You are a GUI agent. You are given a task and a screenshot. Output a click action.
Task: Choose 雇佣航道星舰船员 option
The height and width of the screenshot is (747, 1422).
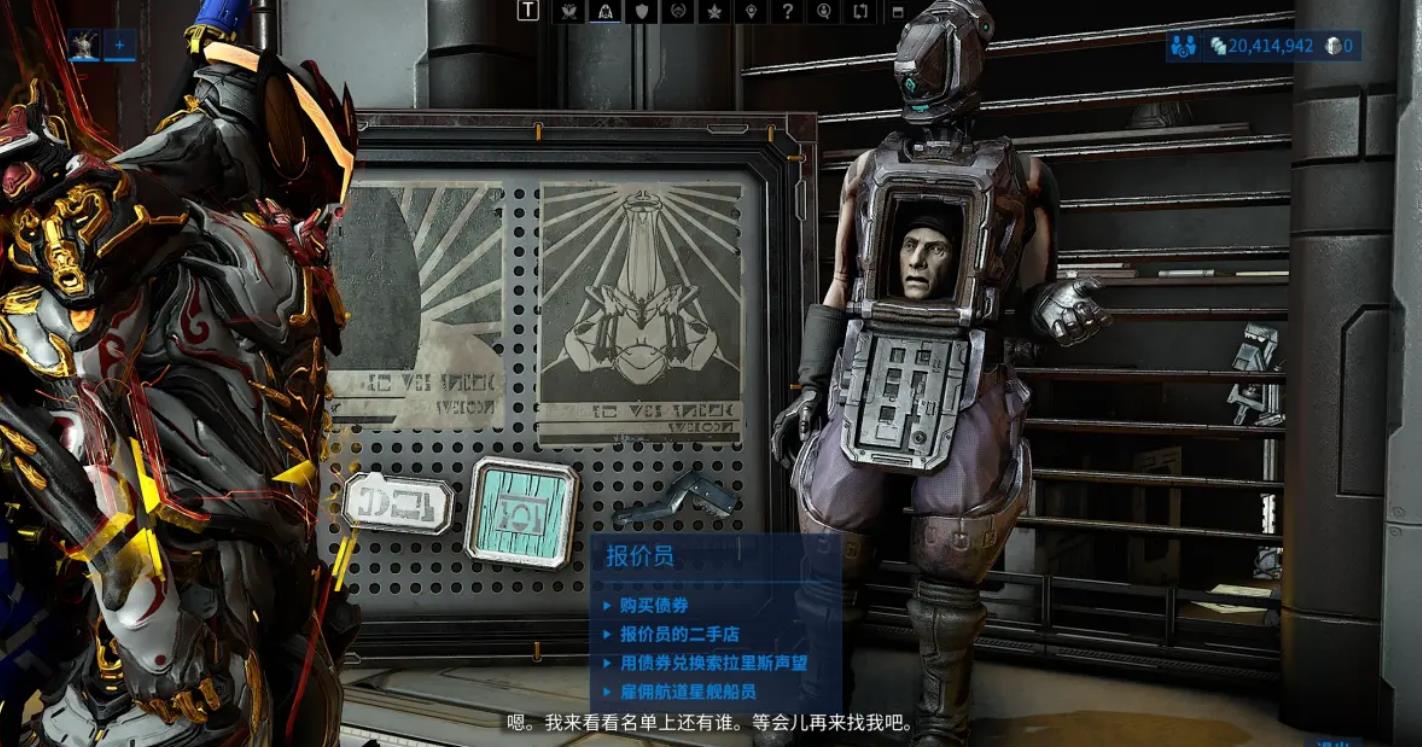pyautogui.click(x=687, y=692)
